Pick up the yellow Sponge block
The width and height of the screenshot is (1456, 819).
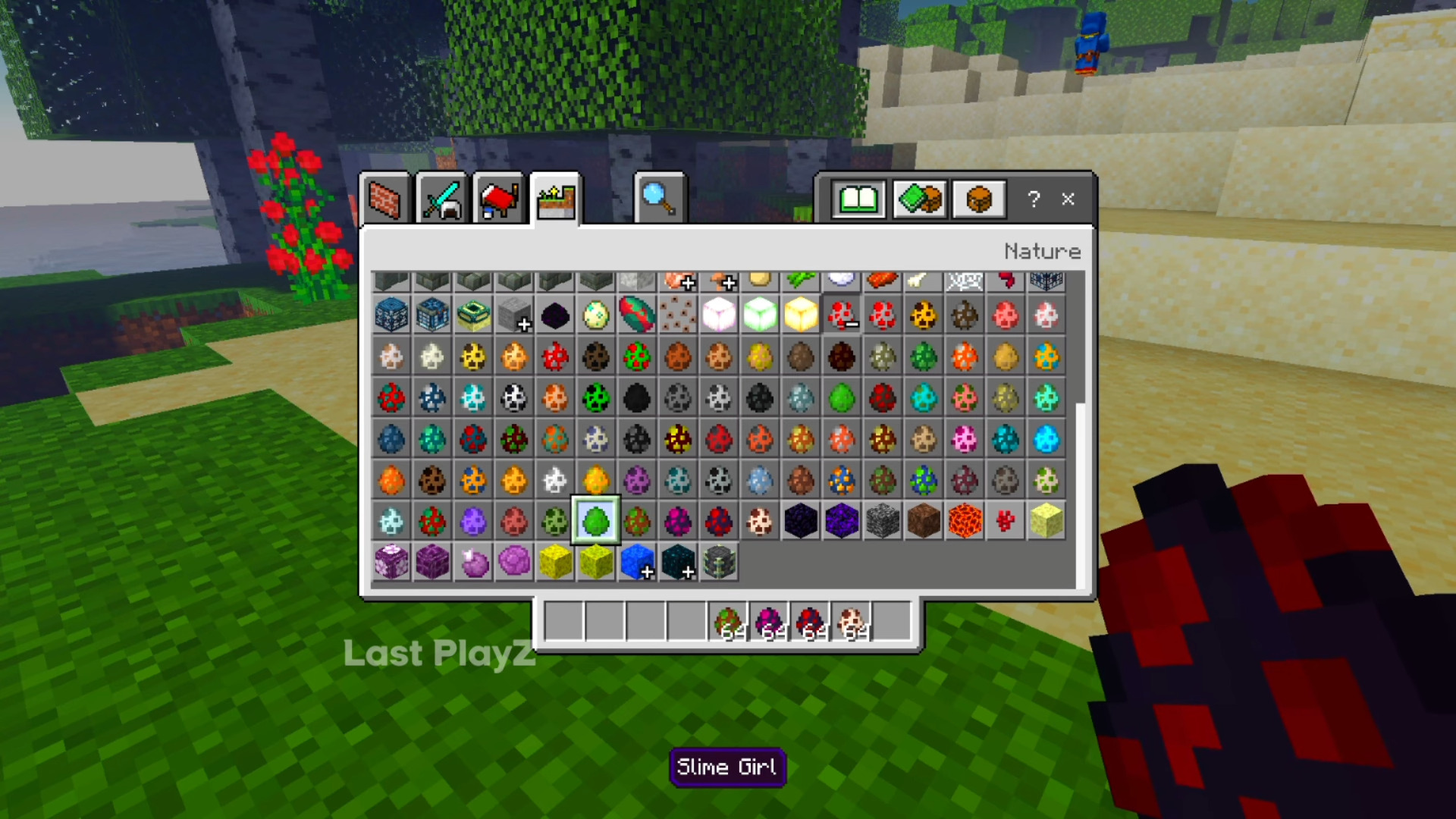click(x=1046, y=522)
